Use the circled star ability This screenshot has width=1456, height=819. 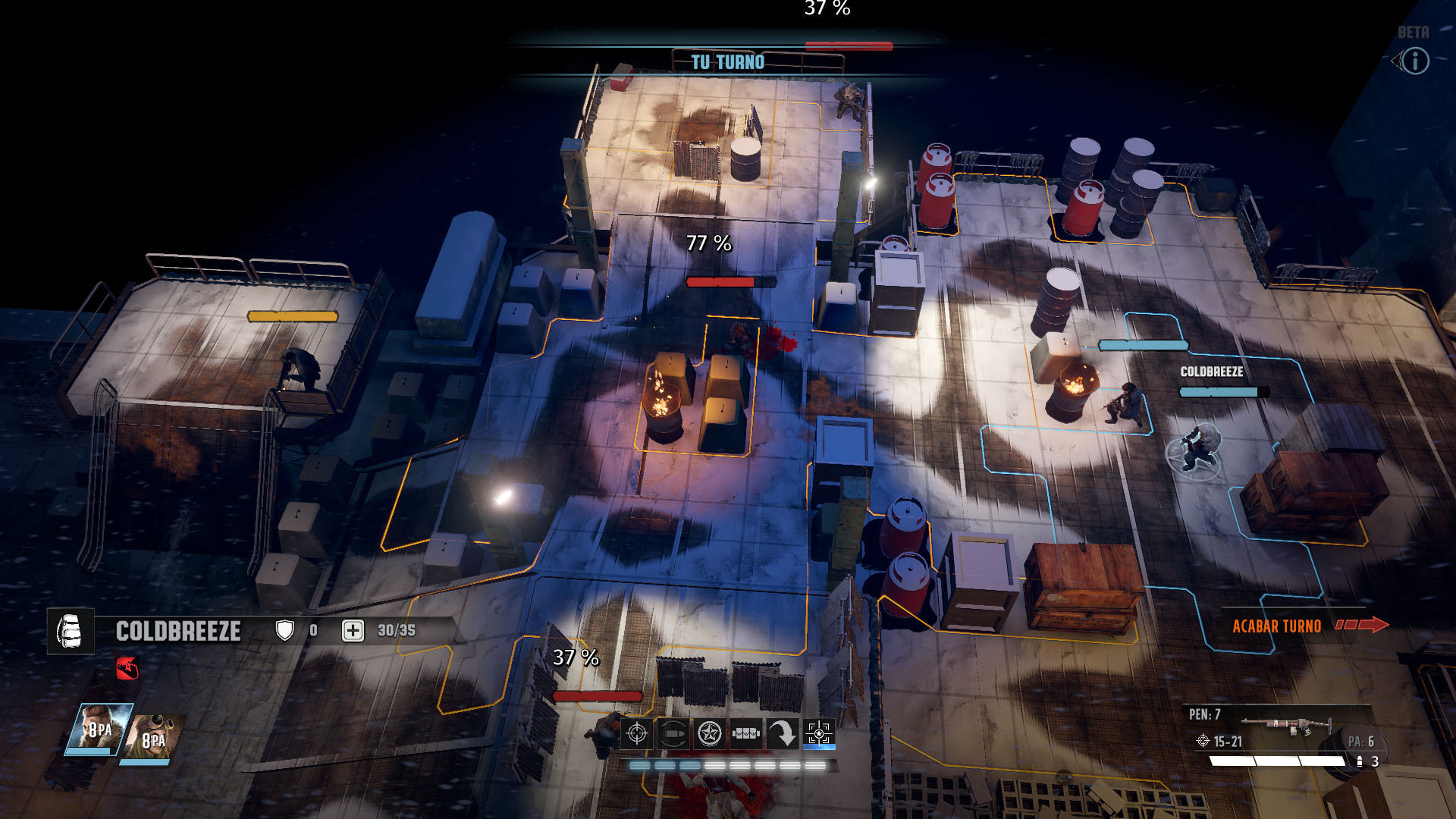(709, 733)
